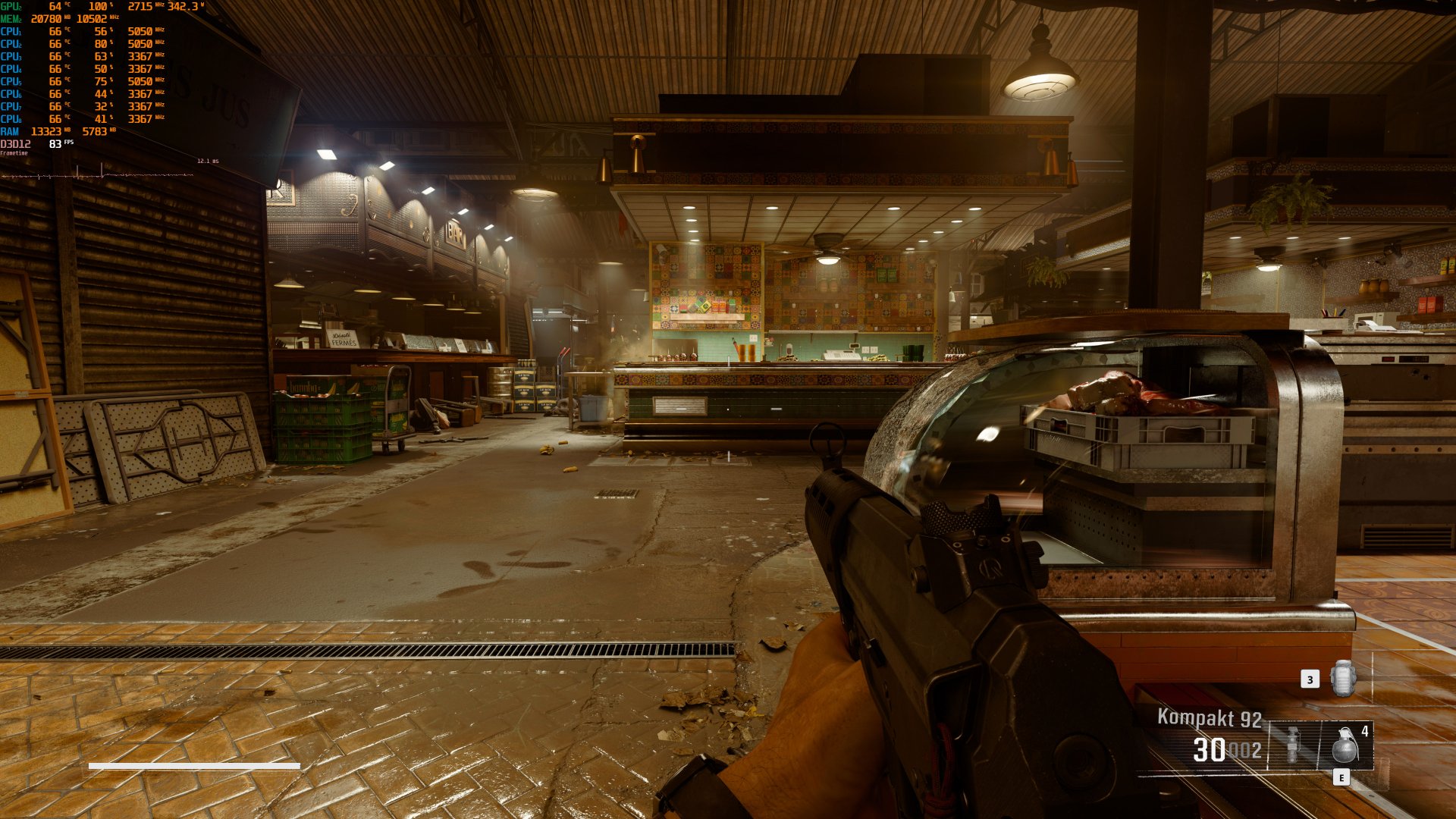Toggle the 3 keybind badge beside the tactical icon
Image resolution: width=1456 pixels, height=819 pixels.
(1310, 679)
